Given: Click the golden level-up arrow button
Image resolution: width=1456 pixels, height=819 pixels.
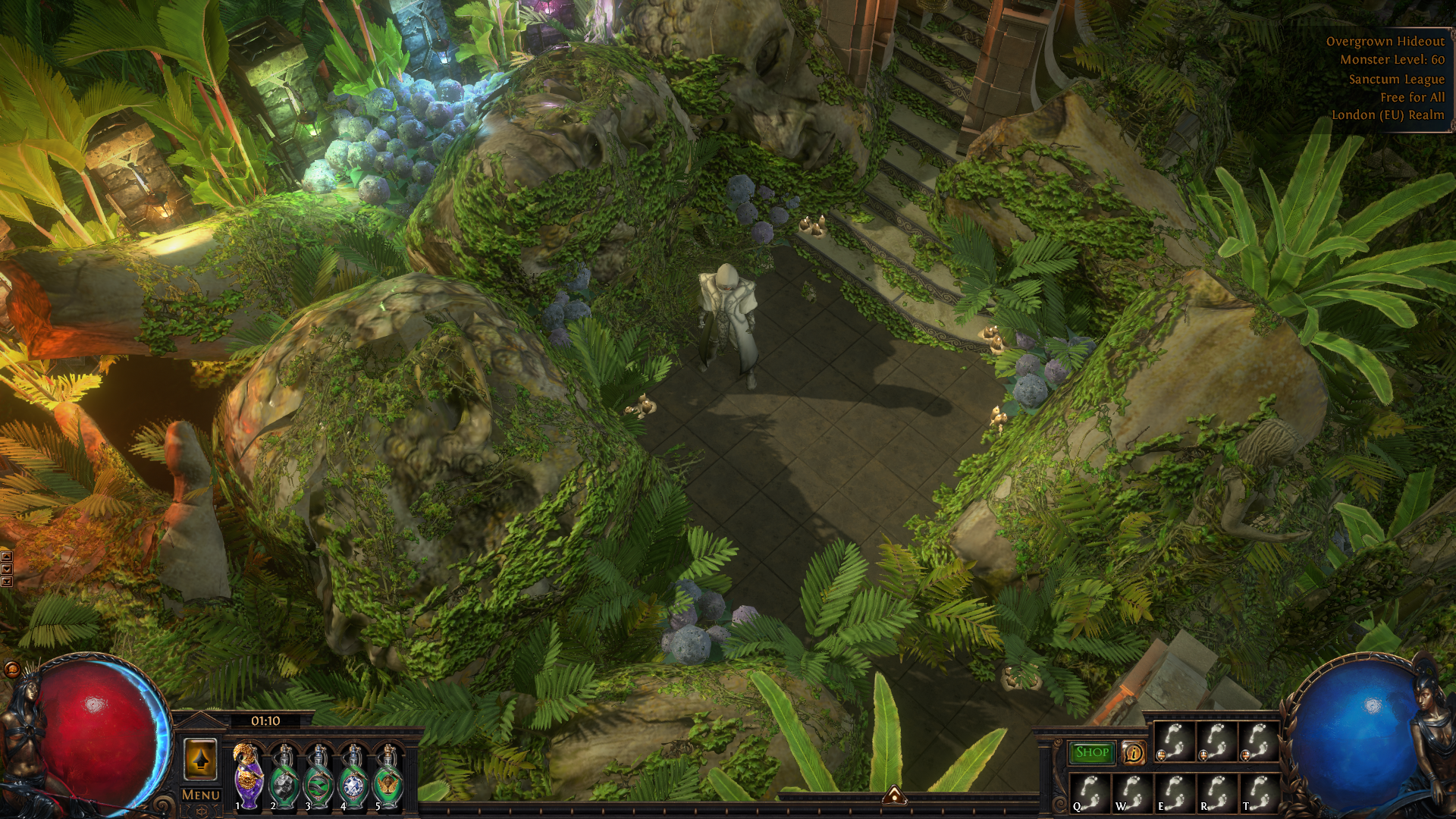Looking at the screenshot, I should click(x=200, y=758).
